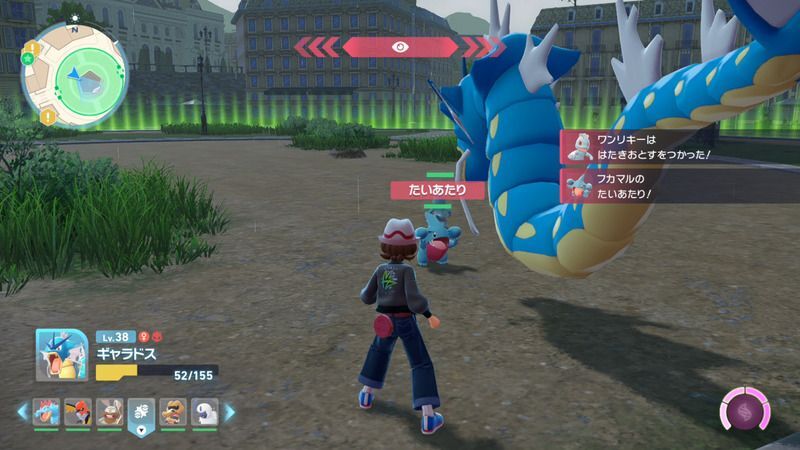Click the party bar's right arrow
Screen dimensions: 800x450
pos(229,411)
